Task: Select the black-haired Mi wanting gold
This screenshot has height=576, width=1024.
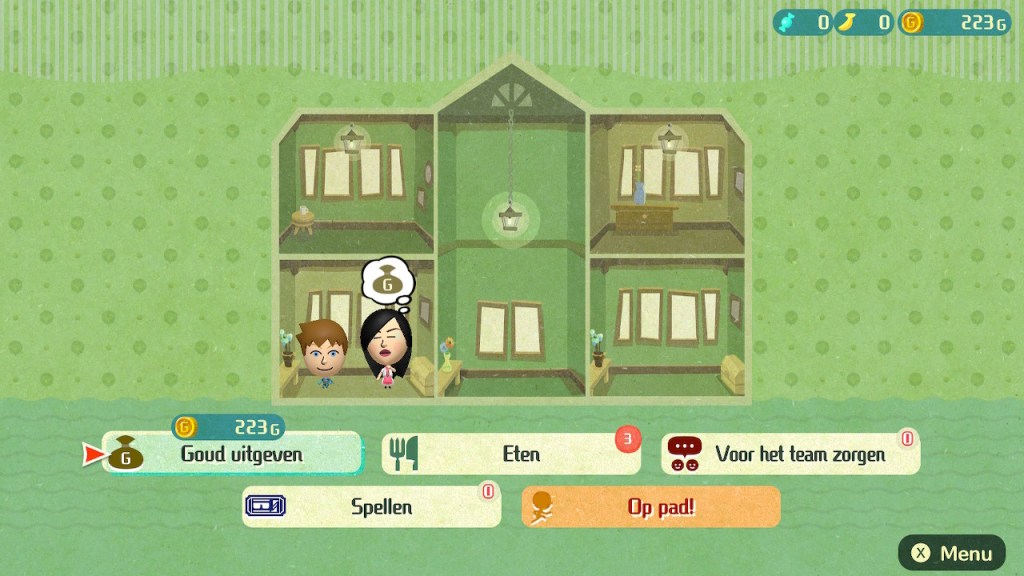Action: pyautogui.click(x=381, y=347)
